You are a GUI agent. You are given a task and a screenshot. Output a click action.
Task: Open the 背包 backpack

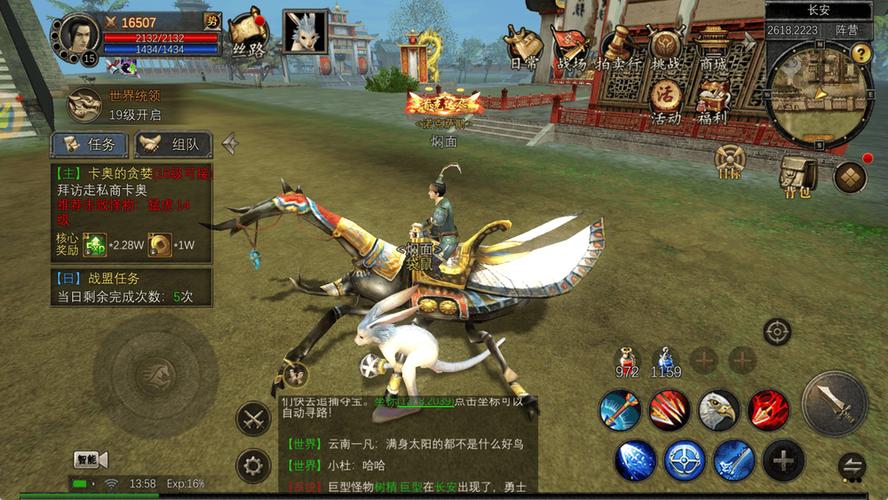click(x=799, y=174)
